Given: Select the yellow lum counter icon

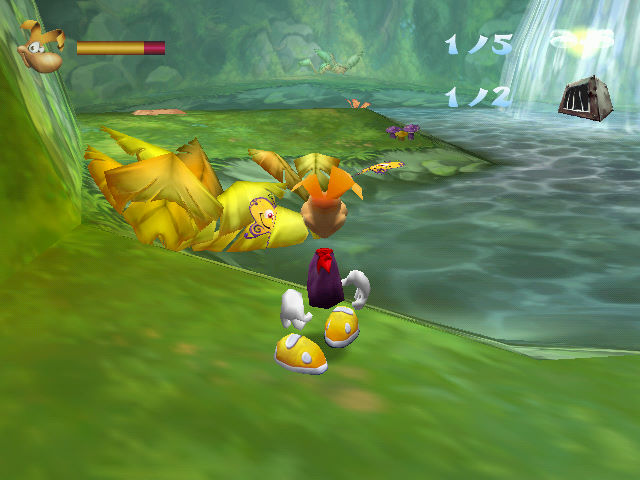Looking at the screenshot, I should click(580, 40).
